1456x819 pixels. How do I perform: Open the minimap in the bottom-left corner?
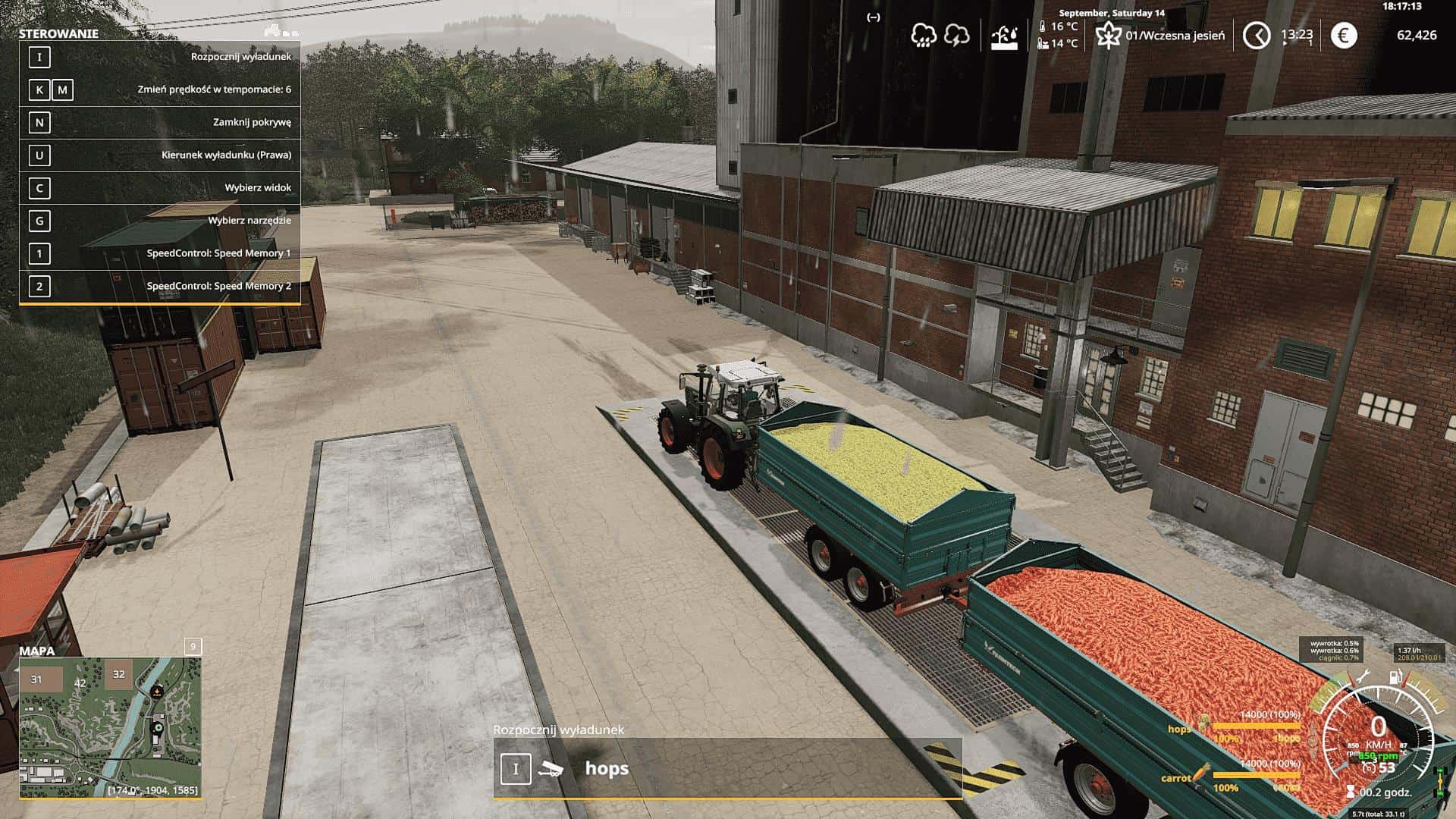pyautogui.click(x=110, y=727)
